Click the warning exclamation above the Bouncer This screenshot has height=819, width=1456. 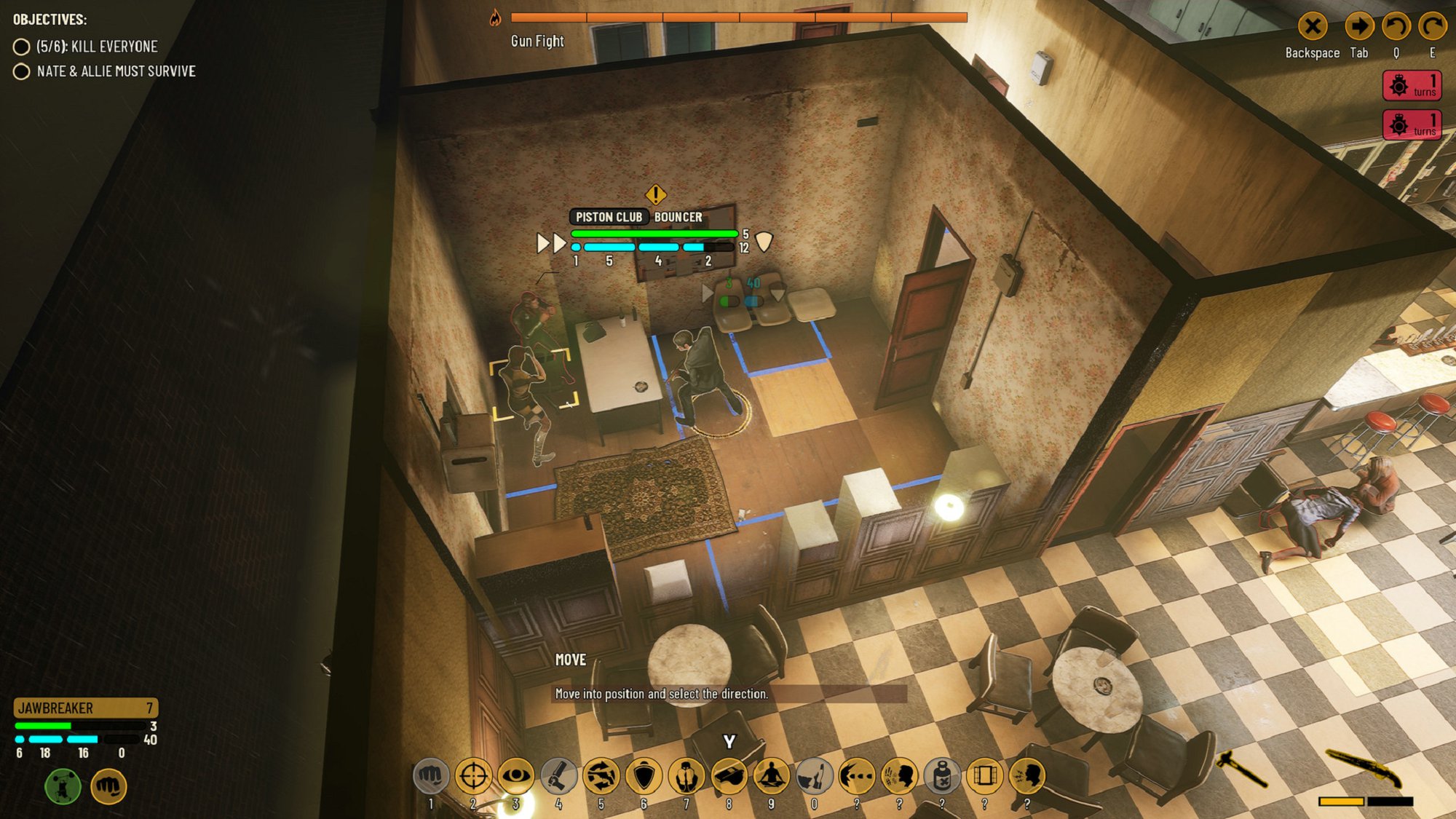(x=654, y=194)
